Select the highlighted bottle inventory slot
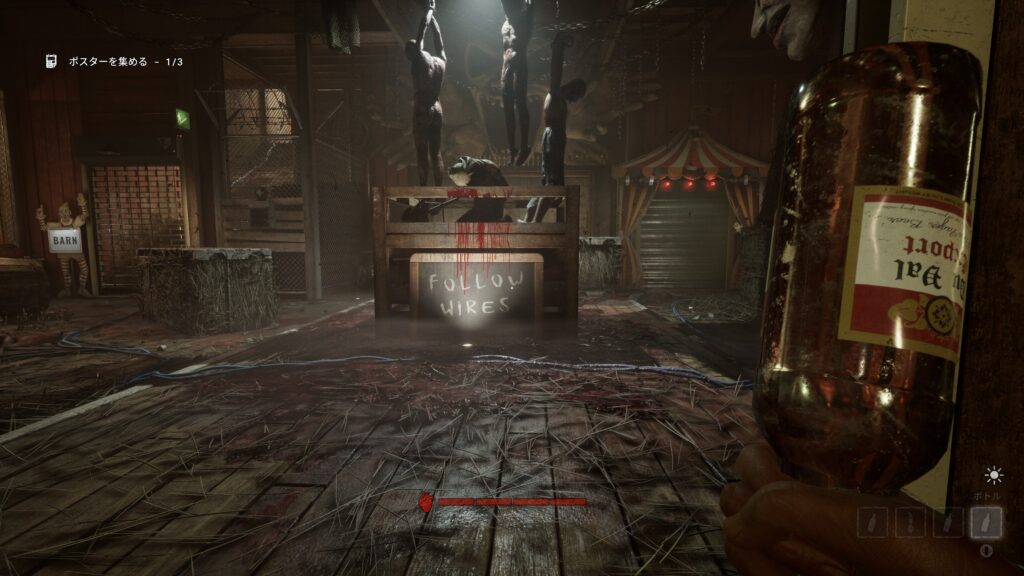Screen dimensions: 1024x576 pyautogui.click(x=986, y=522)
